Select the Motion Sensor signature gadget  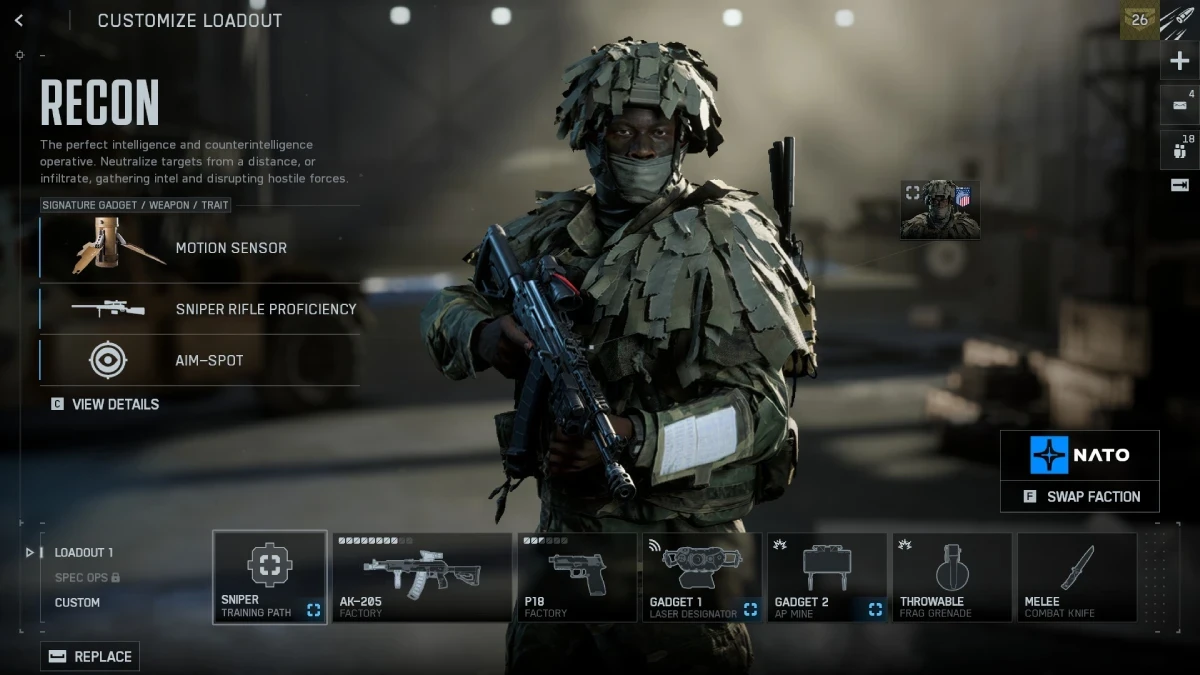point(200,248)
